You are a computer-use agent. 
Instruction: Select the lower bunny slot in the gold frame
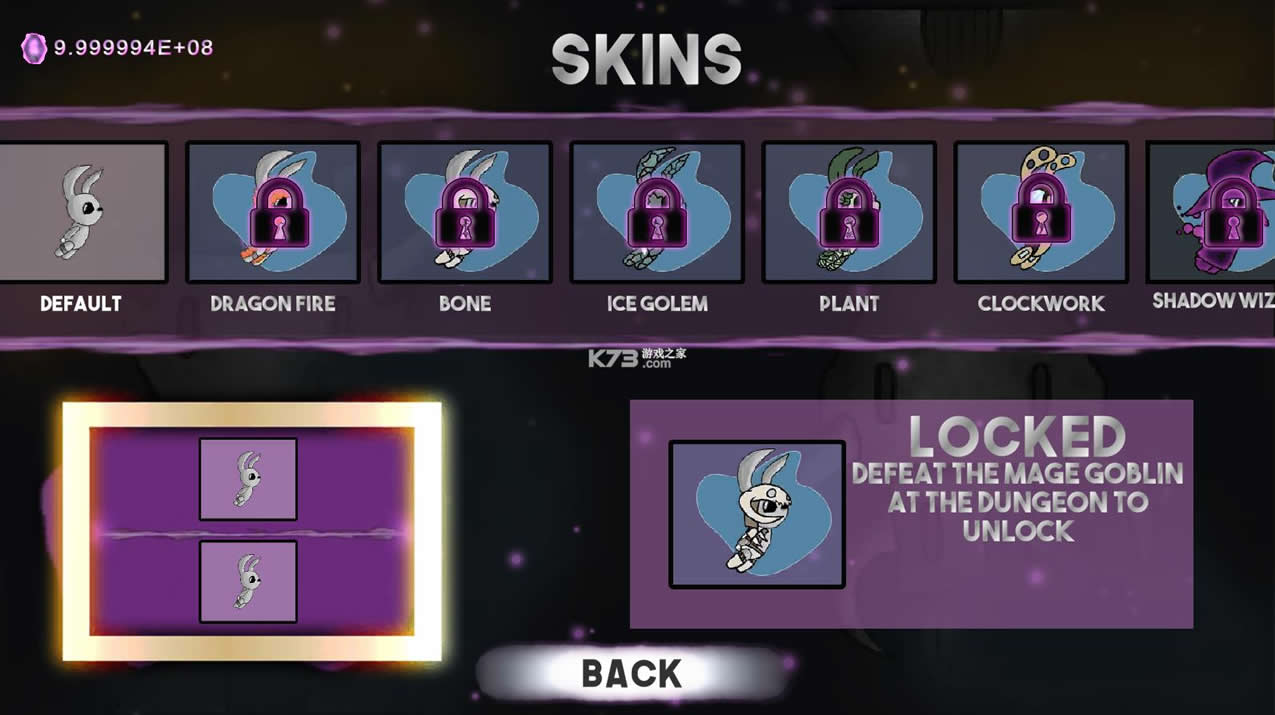(x=248, y=582)
